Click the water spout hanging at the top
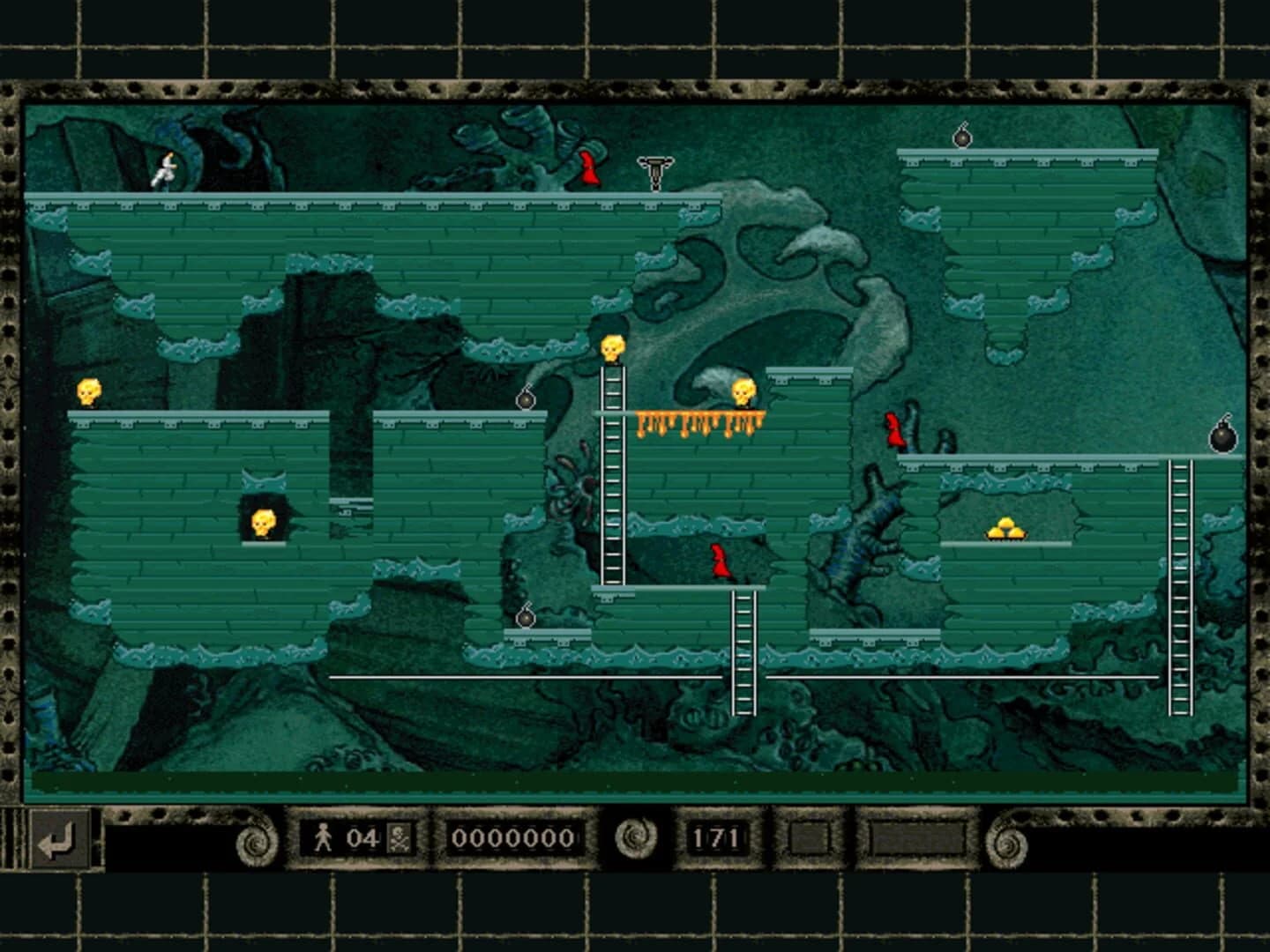 pyautogui.click(x=655, y=172)
